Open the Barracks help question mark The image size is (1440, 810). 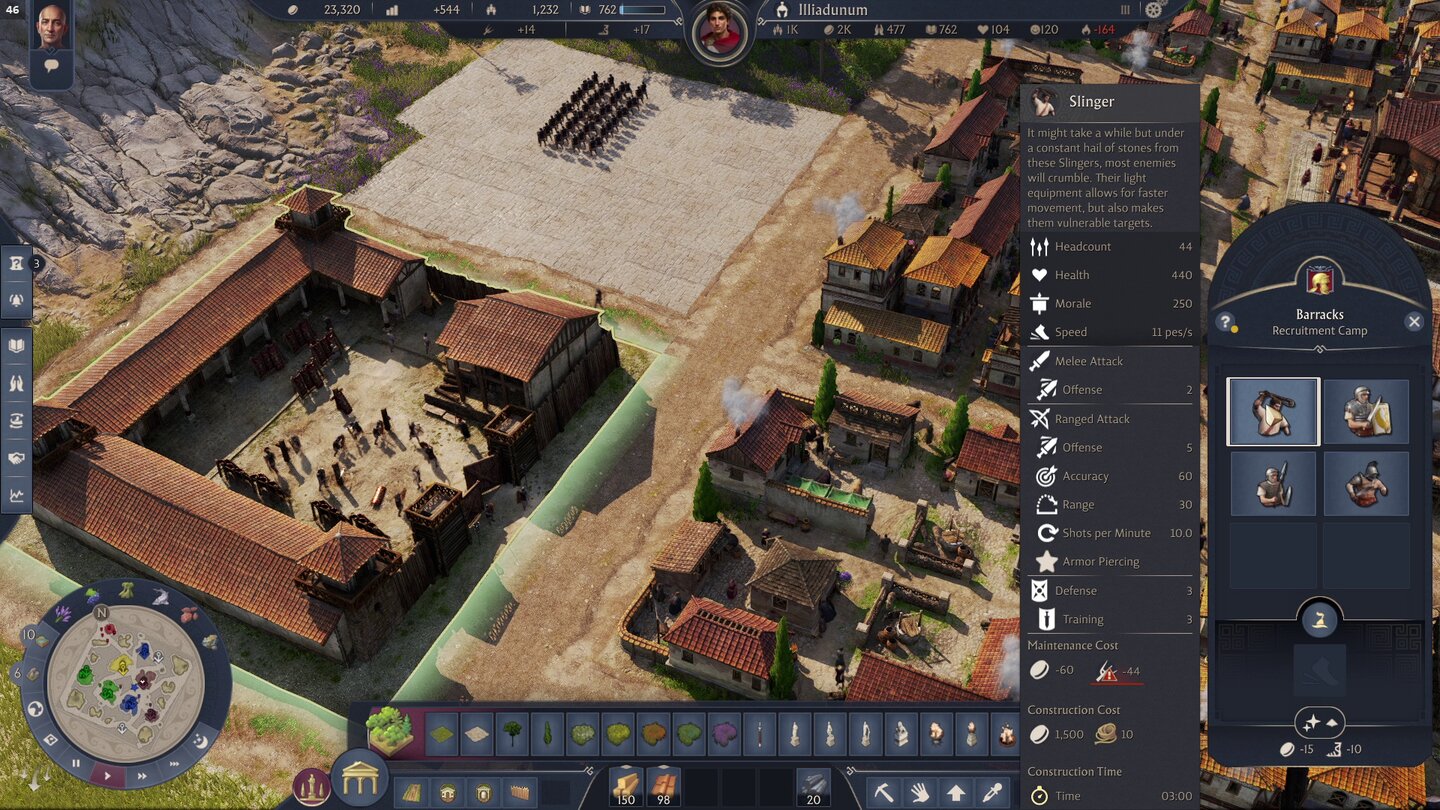point(1225,322)
